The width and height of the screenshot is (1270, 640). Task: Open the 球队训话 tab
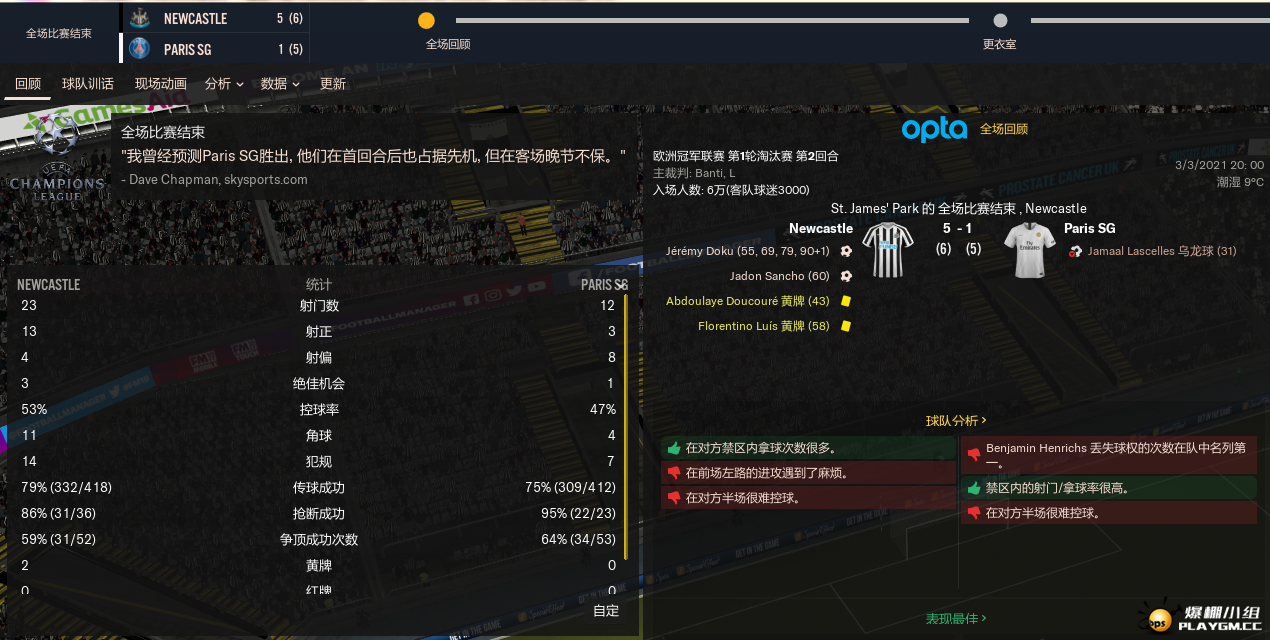88,84
